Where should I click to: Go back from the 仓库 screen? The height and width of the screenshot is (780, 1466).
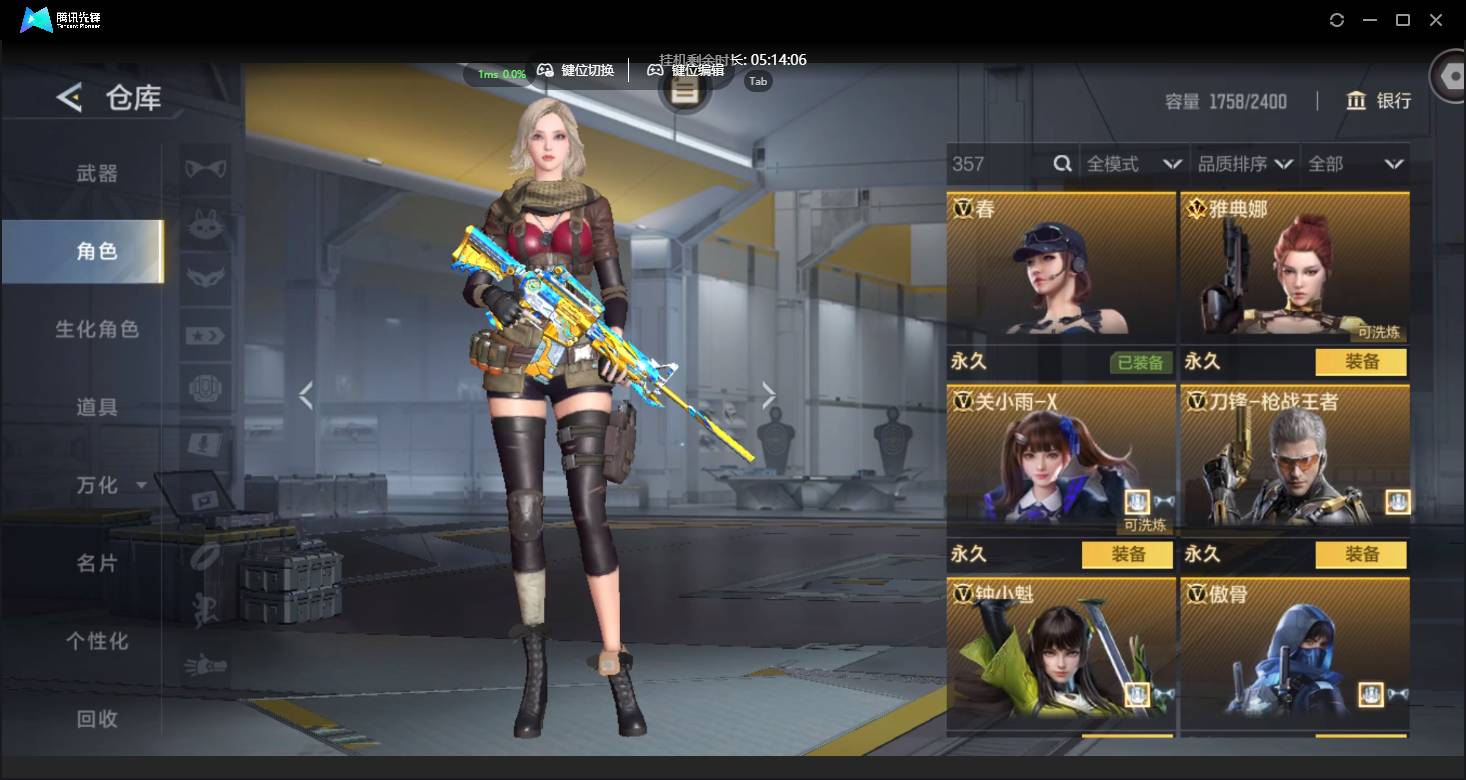69,98
